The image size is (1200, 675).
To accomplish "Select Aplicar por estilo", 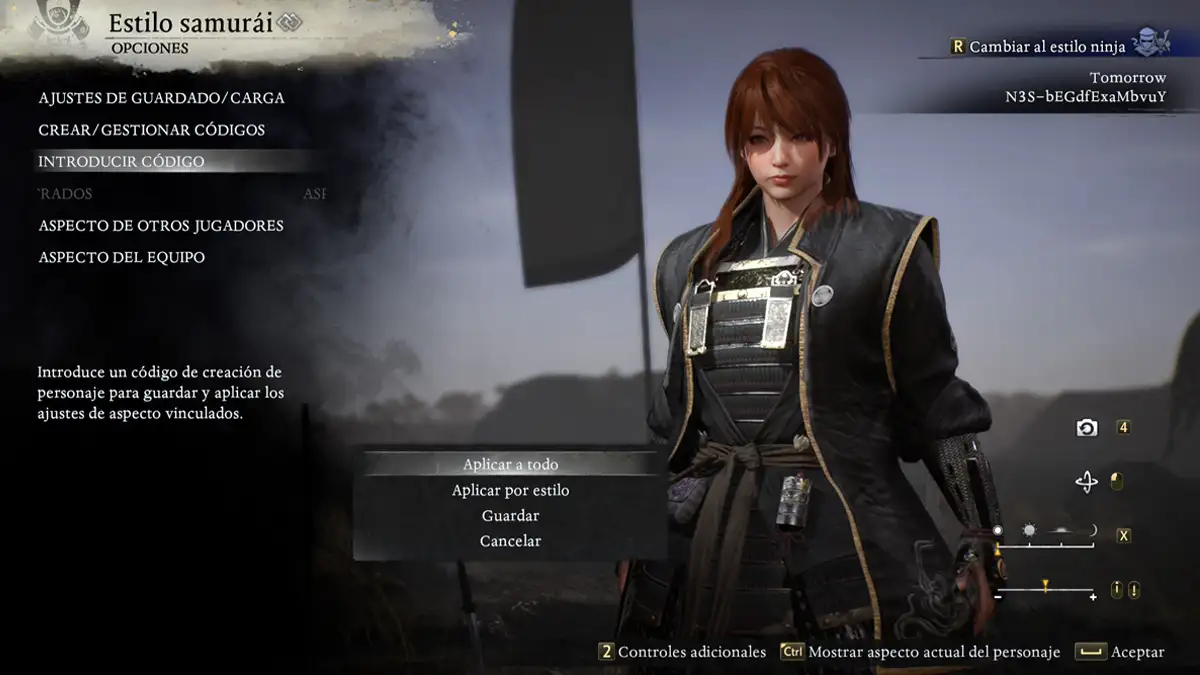I will point(510,491).
